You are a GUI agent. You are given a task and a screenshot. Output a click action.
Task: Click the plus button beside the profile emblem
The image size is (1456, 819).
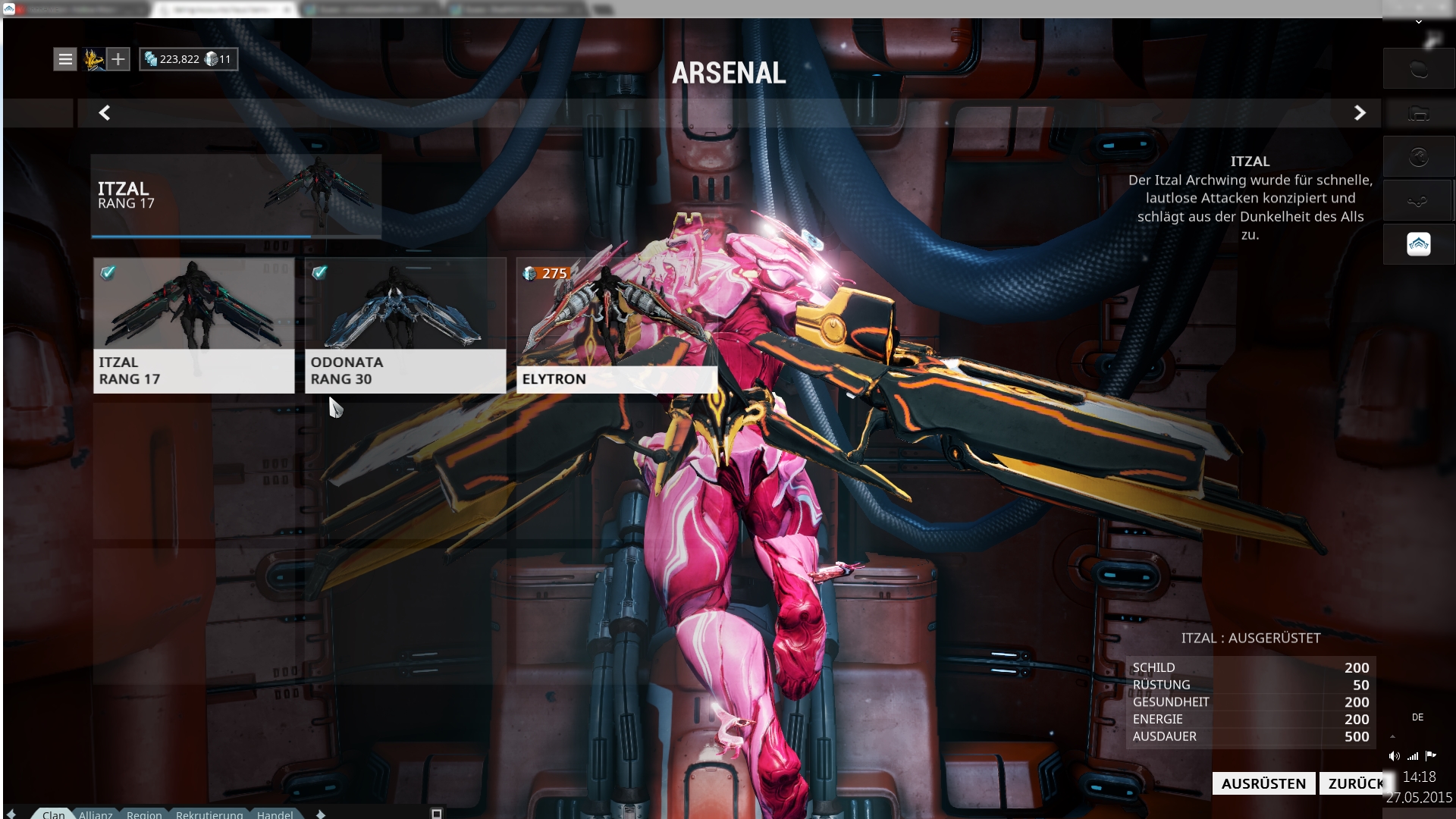click(x=118, y=59)
